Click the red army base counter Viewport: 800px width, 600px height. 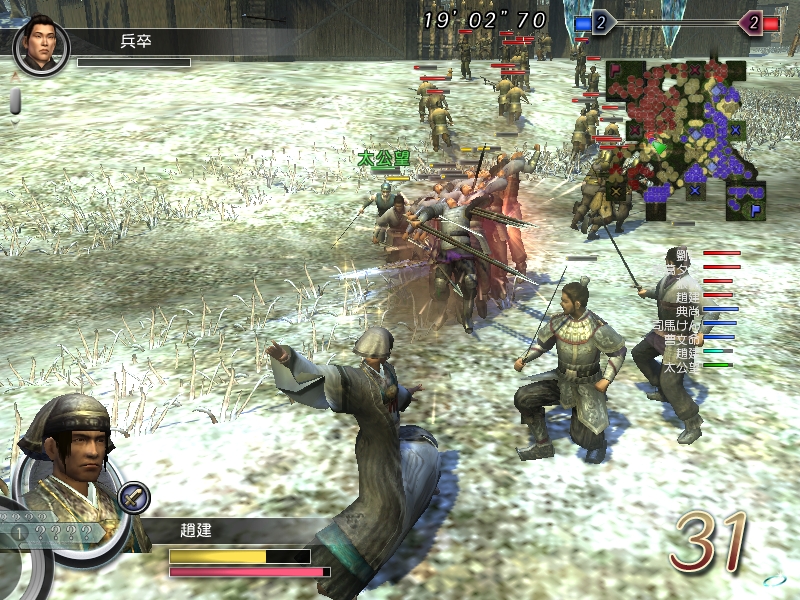click(x=750, y=22)
